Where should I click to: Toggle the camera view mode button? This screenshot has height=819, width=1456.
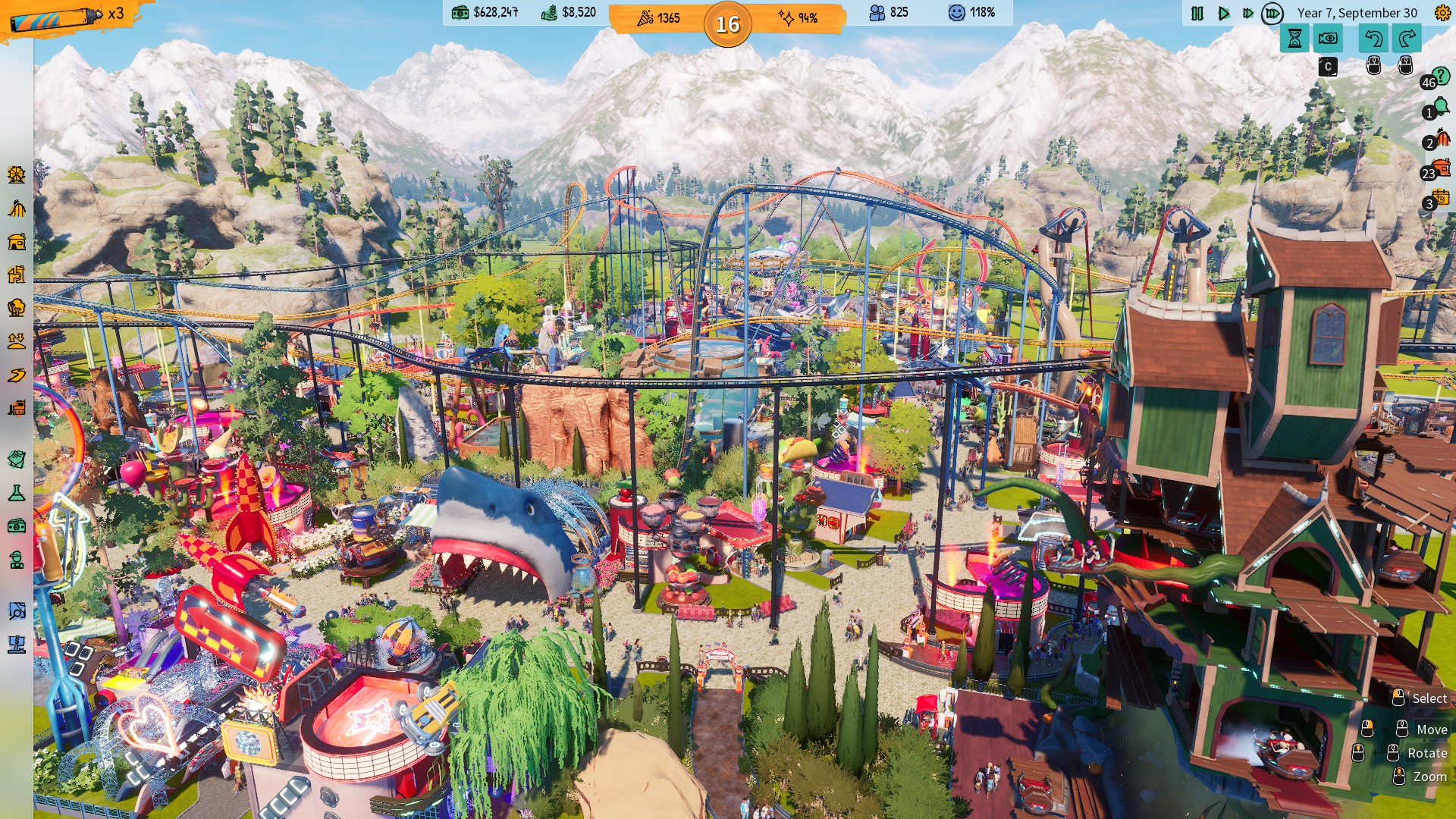[1328, 38]
